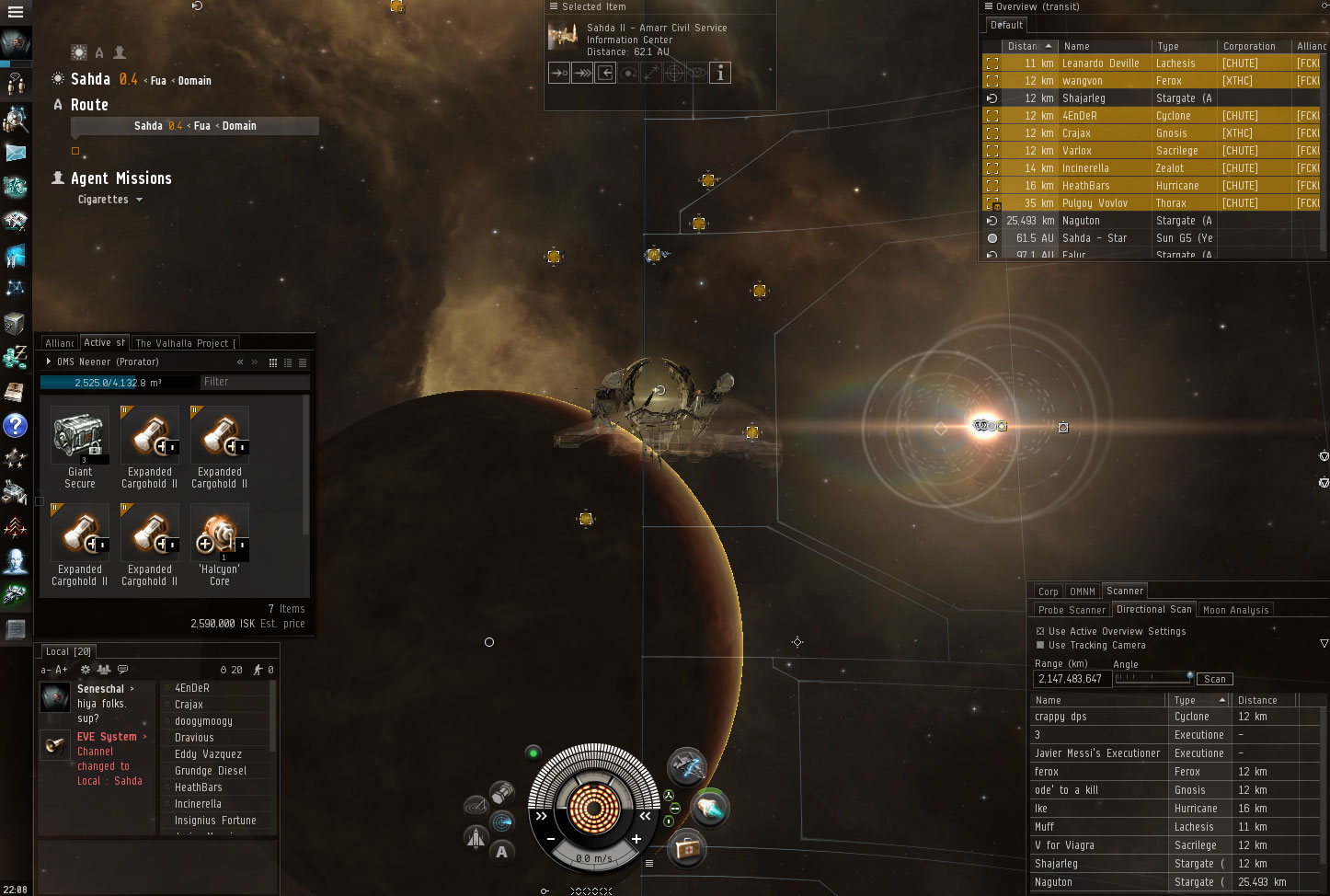Open the Moon Analysis tab

[x=1235, y=610]
